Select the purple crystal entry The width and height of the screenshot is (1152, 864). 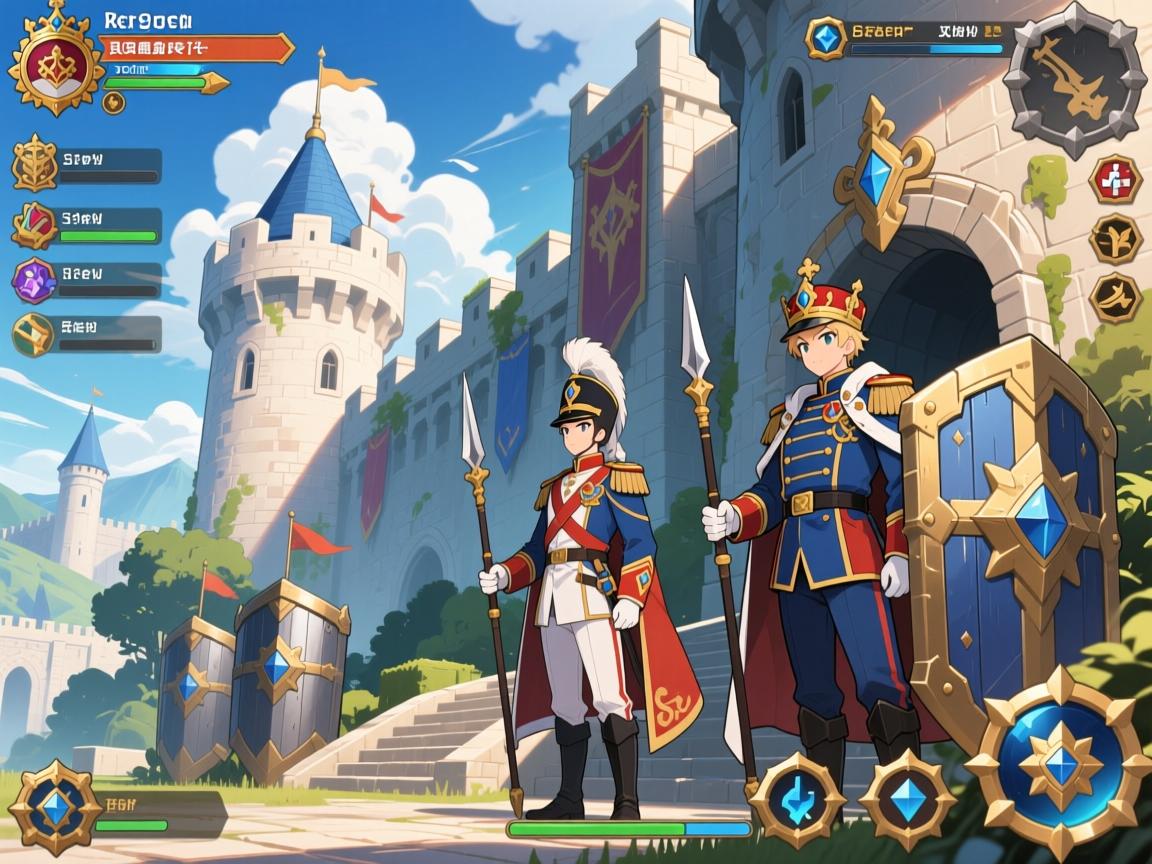[34, 280]
